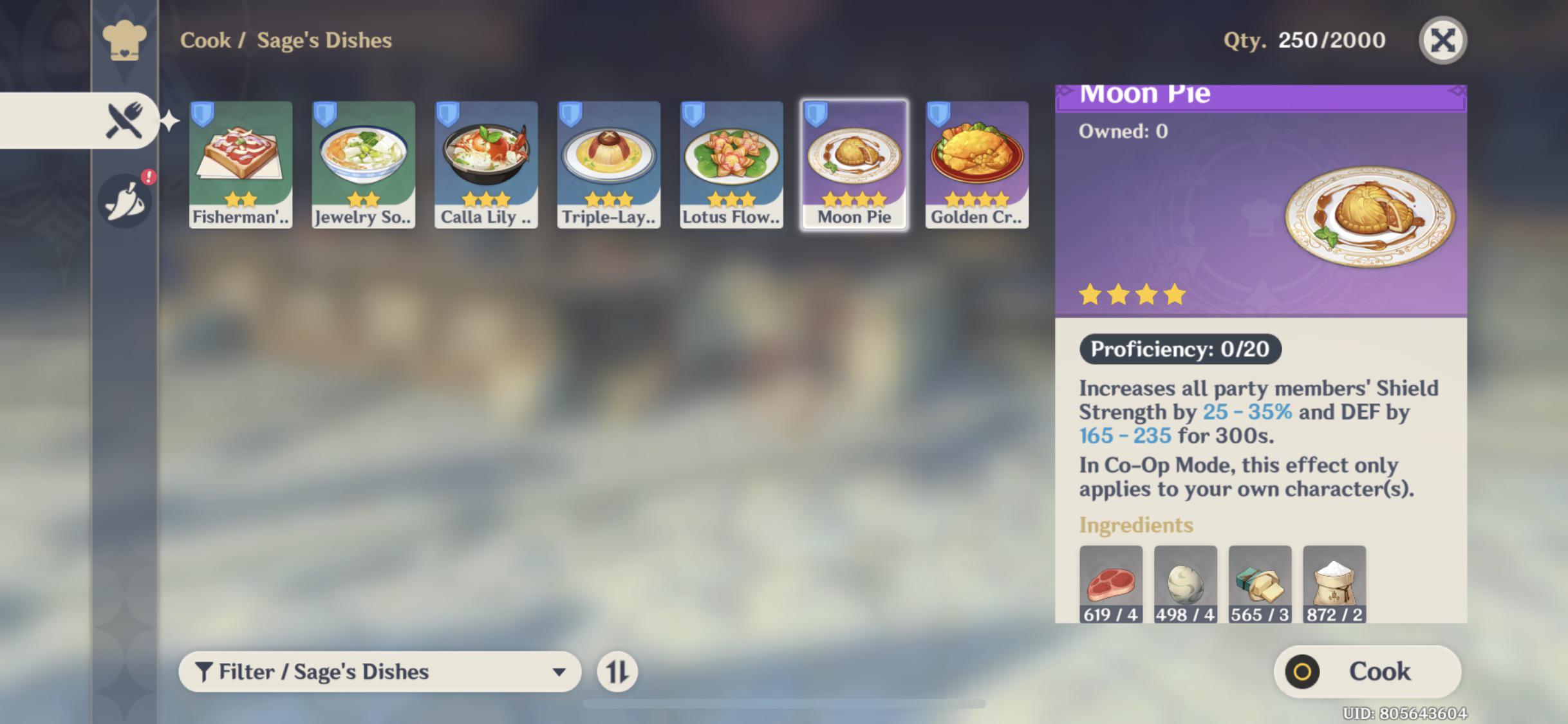The image size is (1568, 724).
Task: Click the flour sack ingredient icon
Action: (1334, 582)
